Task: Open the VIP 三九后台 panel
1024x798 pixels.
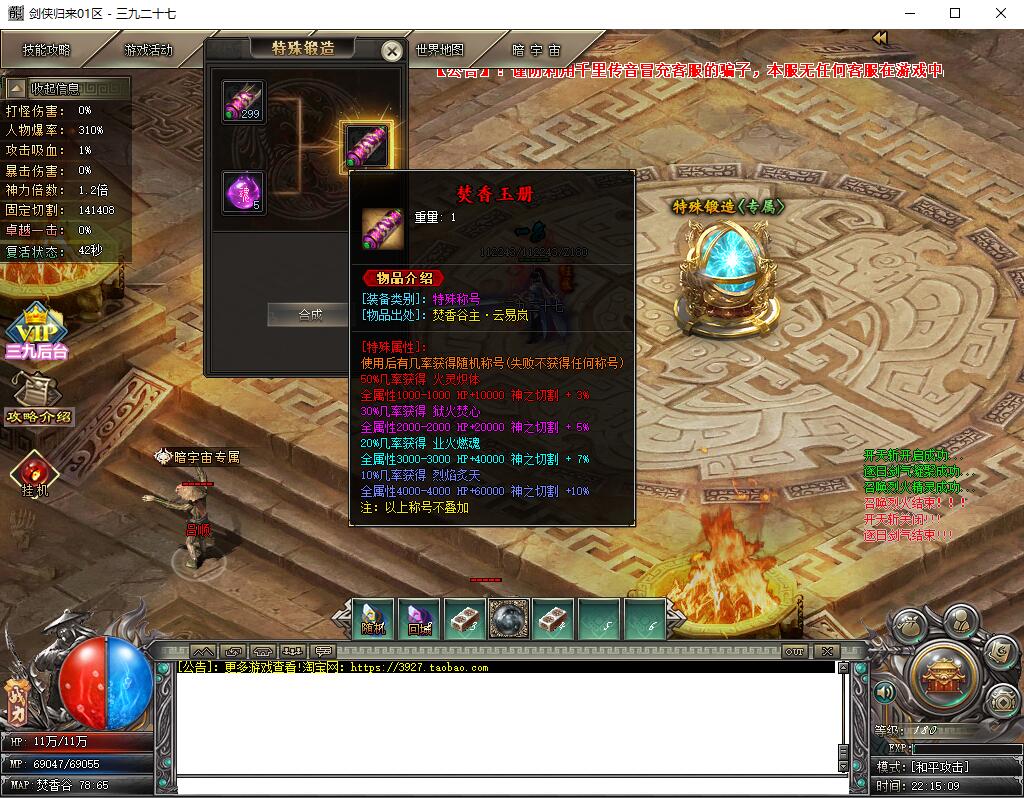Action: point(36,332)
